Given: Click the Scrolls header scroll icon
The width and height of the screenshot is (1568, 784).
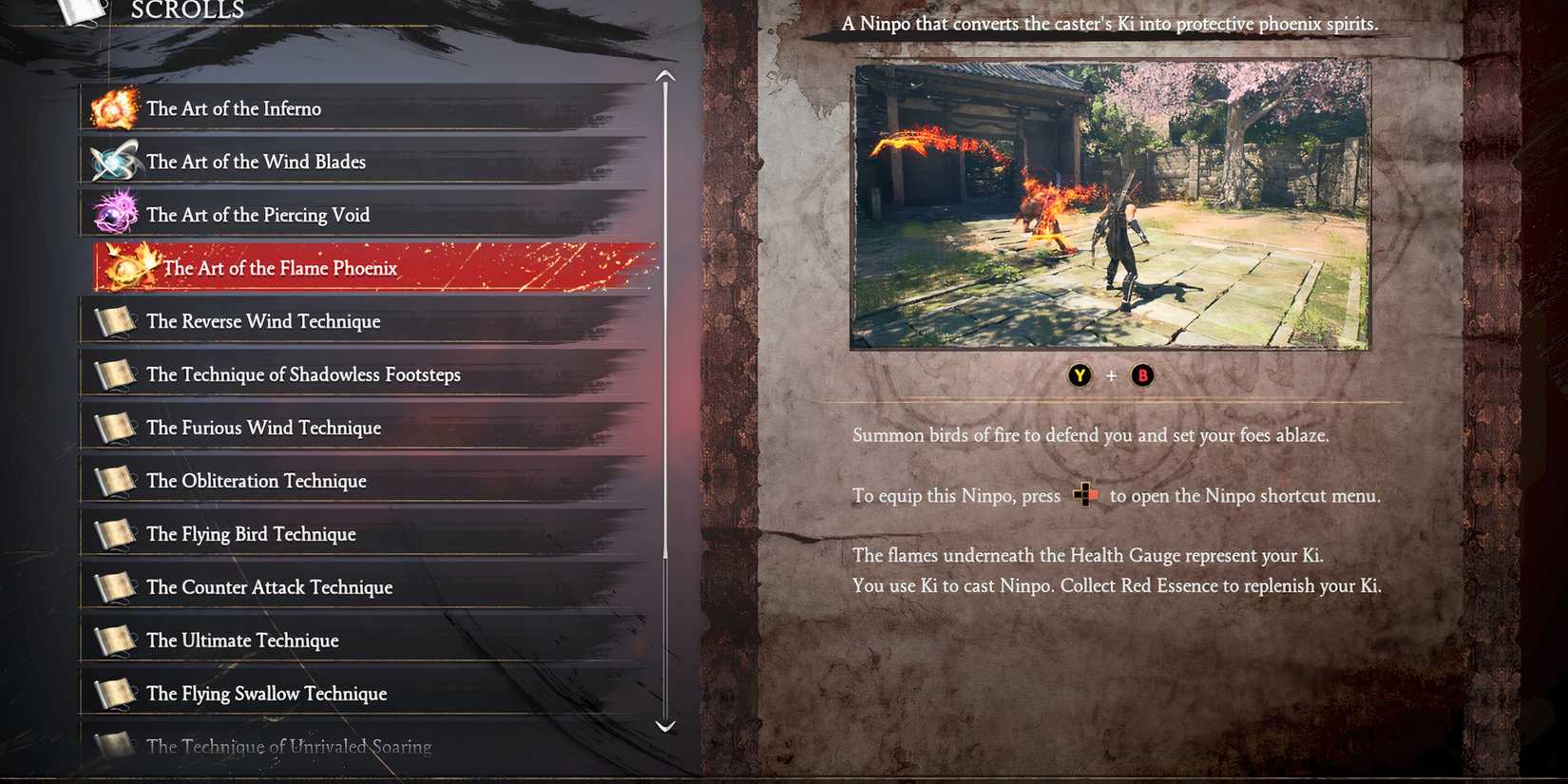Looking at the screenshot, I should coord(81,11).
